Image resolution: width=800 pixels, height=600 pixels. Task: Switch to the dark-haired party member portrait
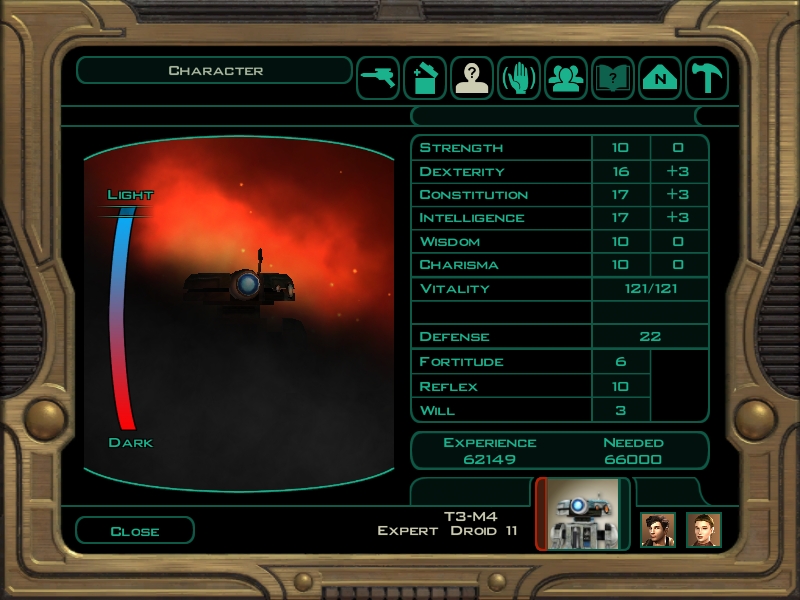click(x=658, y=529)
